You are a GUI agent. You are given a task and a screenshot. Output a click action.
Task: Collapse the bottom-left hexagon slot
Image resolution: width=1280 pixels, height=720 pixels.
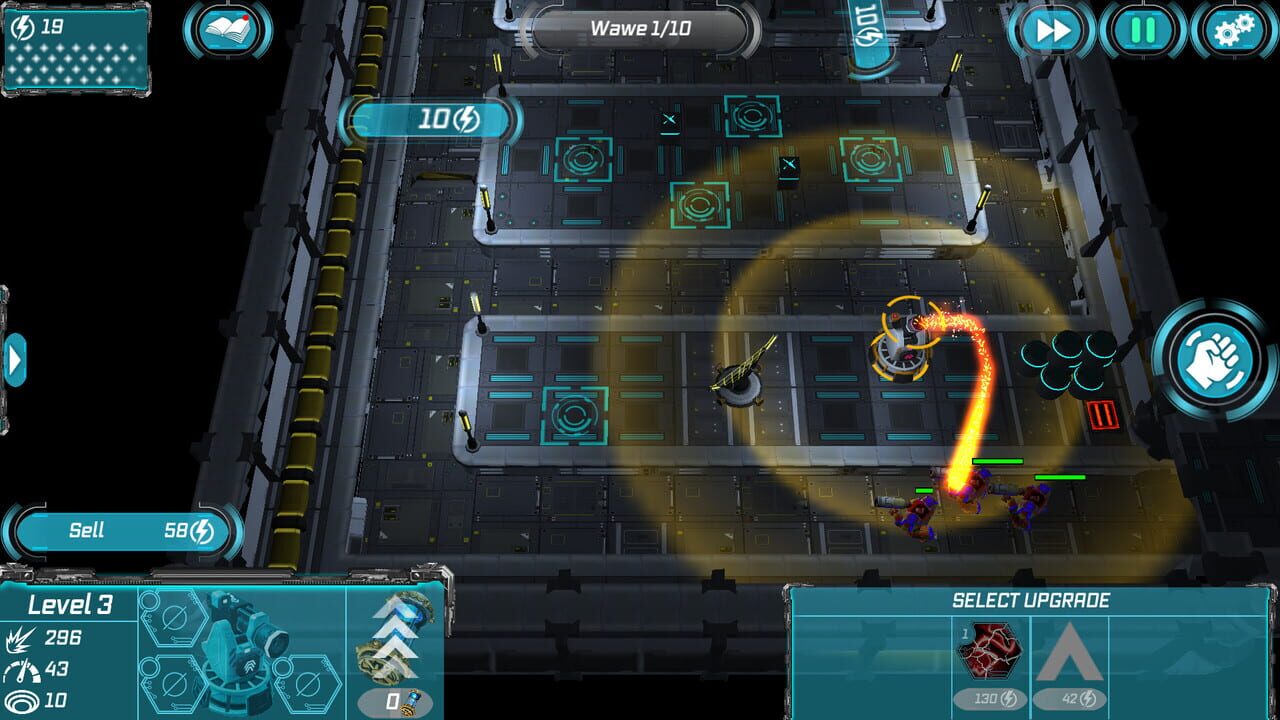(x=175, y=682)
